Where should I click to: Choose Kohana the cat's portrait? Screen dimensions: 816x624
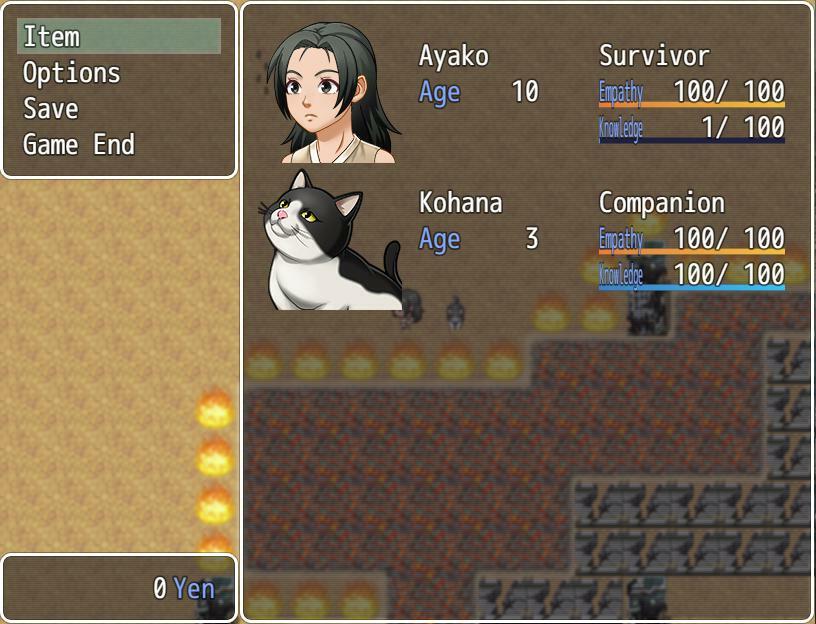click(x=331, y=240)
